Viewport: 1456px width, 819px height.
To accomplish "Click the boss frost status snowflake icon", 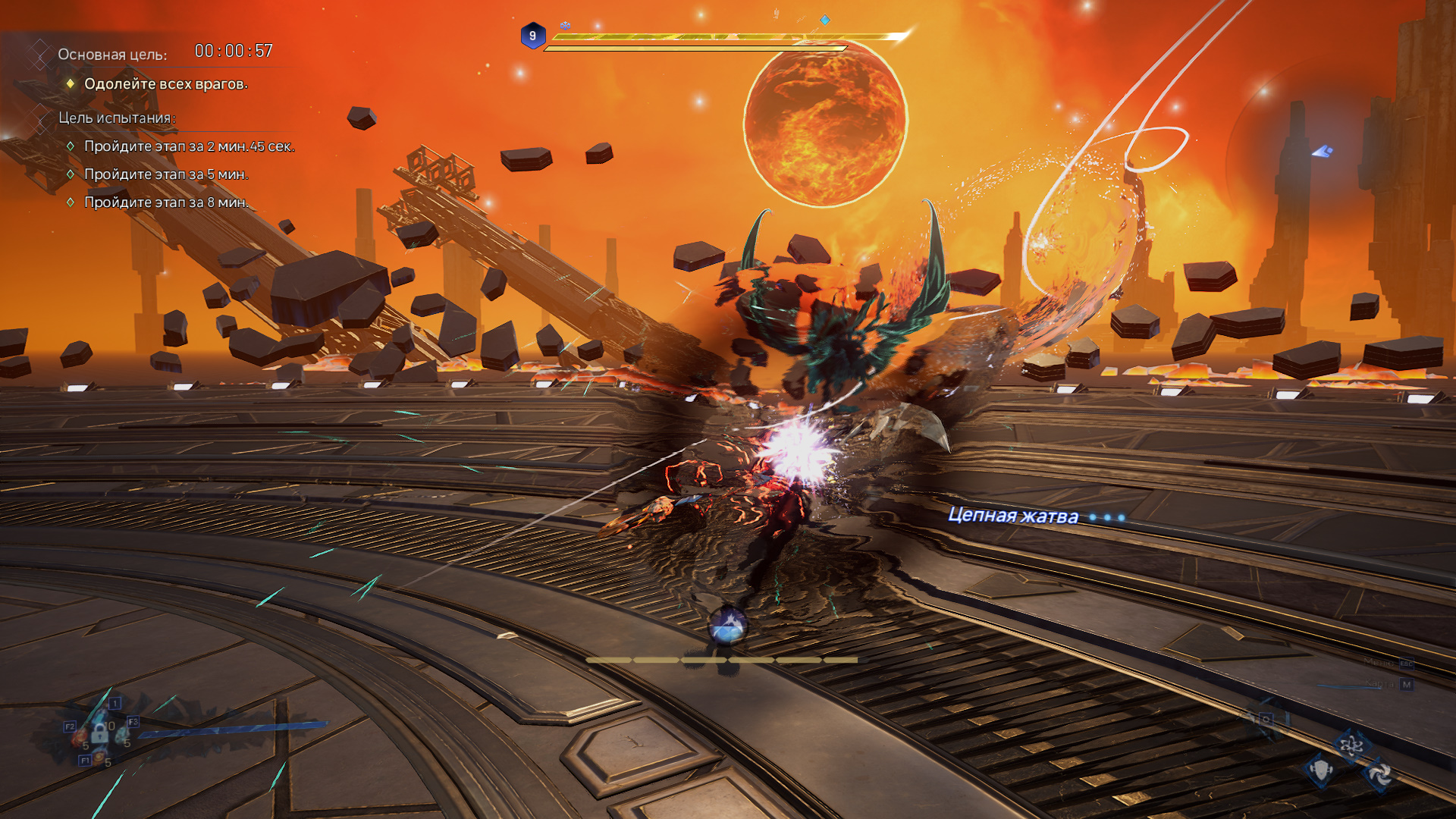I will (565, 26).
